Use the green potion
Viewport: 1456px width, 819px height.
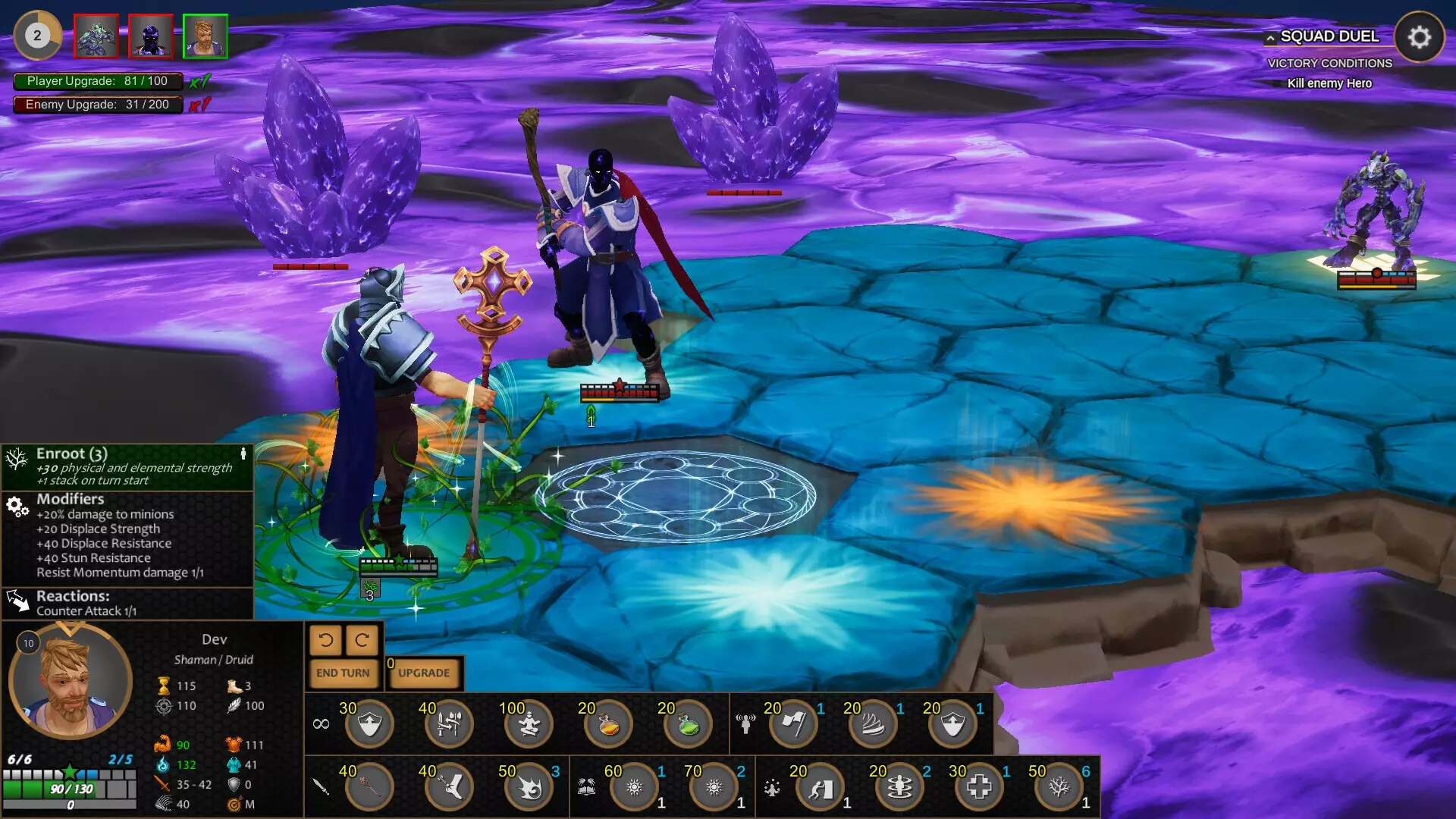[688, 725]
